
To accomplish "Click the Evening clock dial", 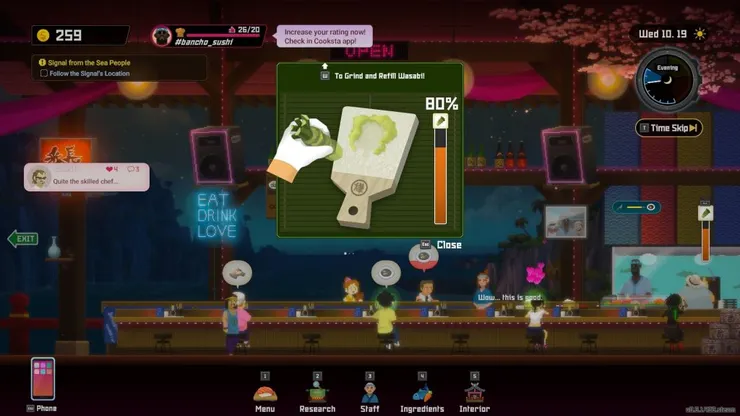I will click(667, 85).
